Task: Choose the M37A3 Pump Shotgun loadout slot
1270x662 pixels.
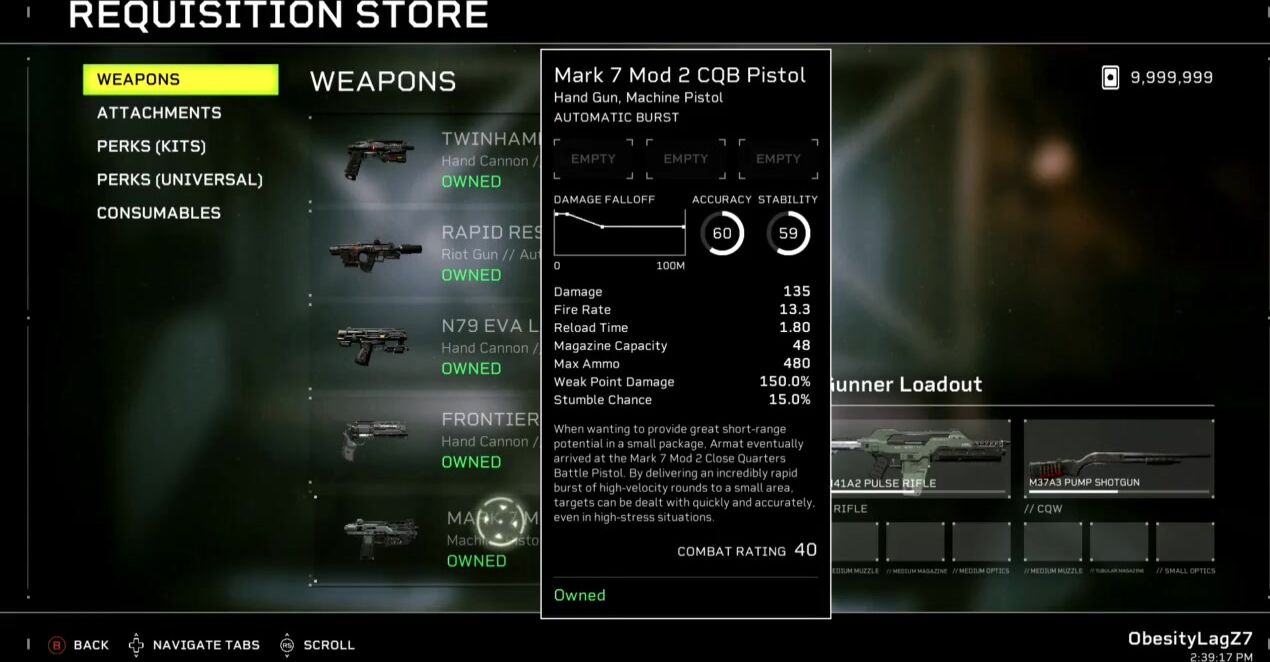Action: point(1118,458)
